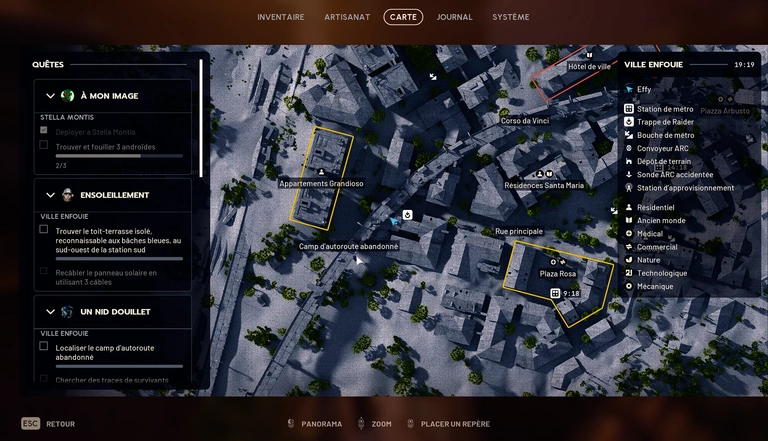Toggle Dépôt de terrain legend filter
This screenshot has width=768, height=441.
click(663, 161)
